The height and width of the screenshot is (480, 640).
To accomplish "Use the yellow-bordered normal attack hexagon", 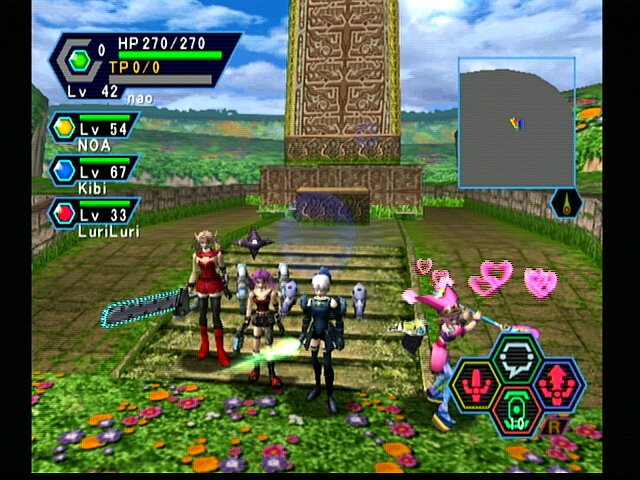I will point(478,385).
